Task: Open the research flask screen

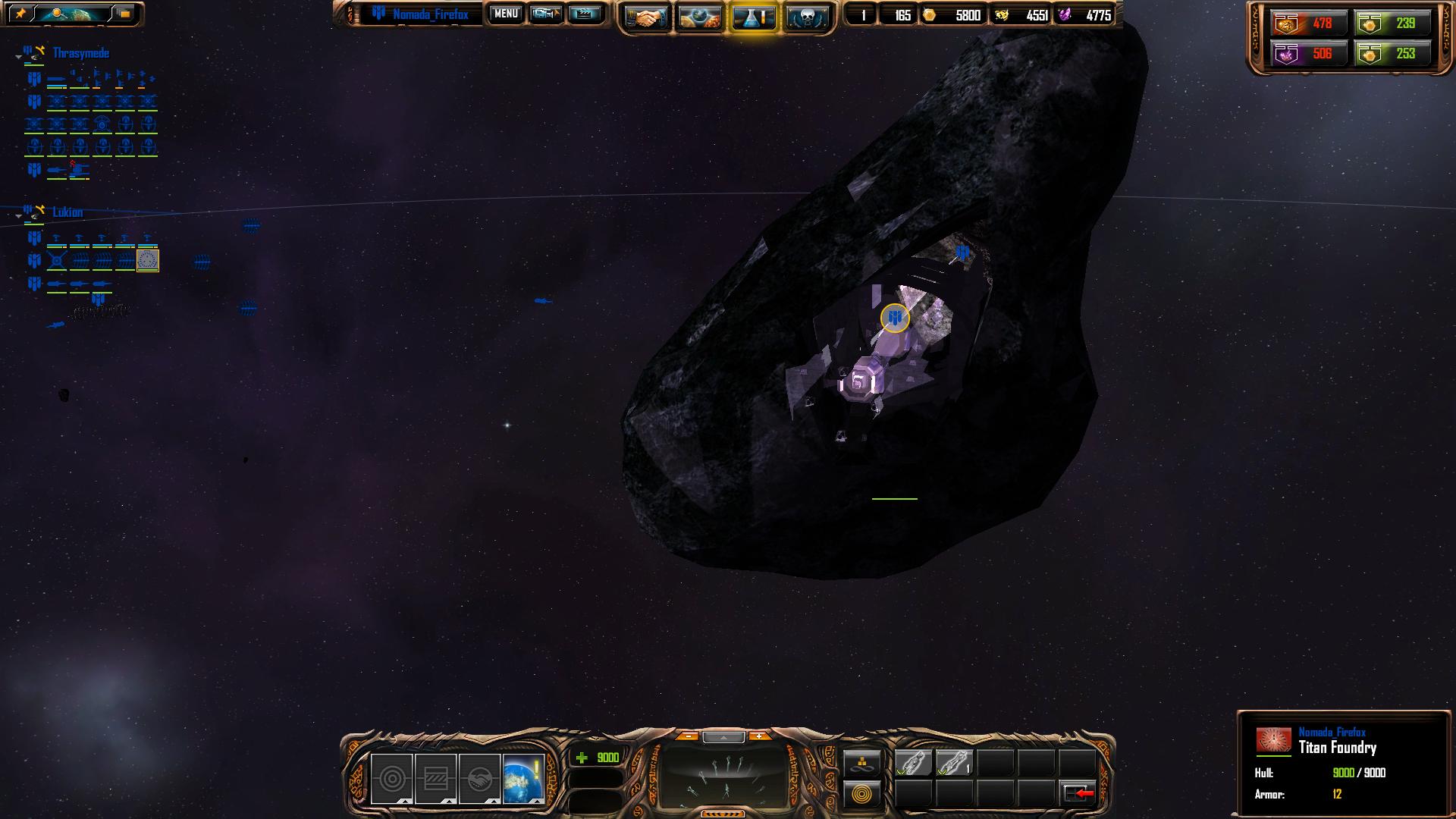Action: pos(753,17)
